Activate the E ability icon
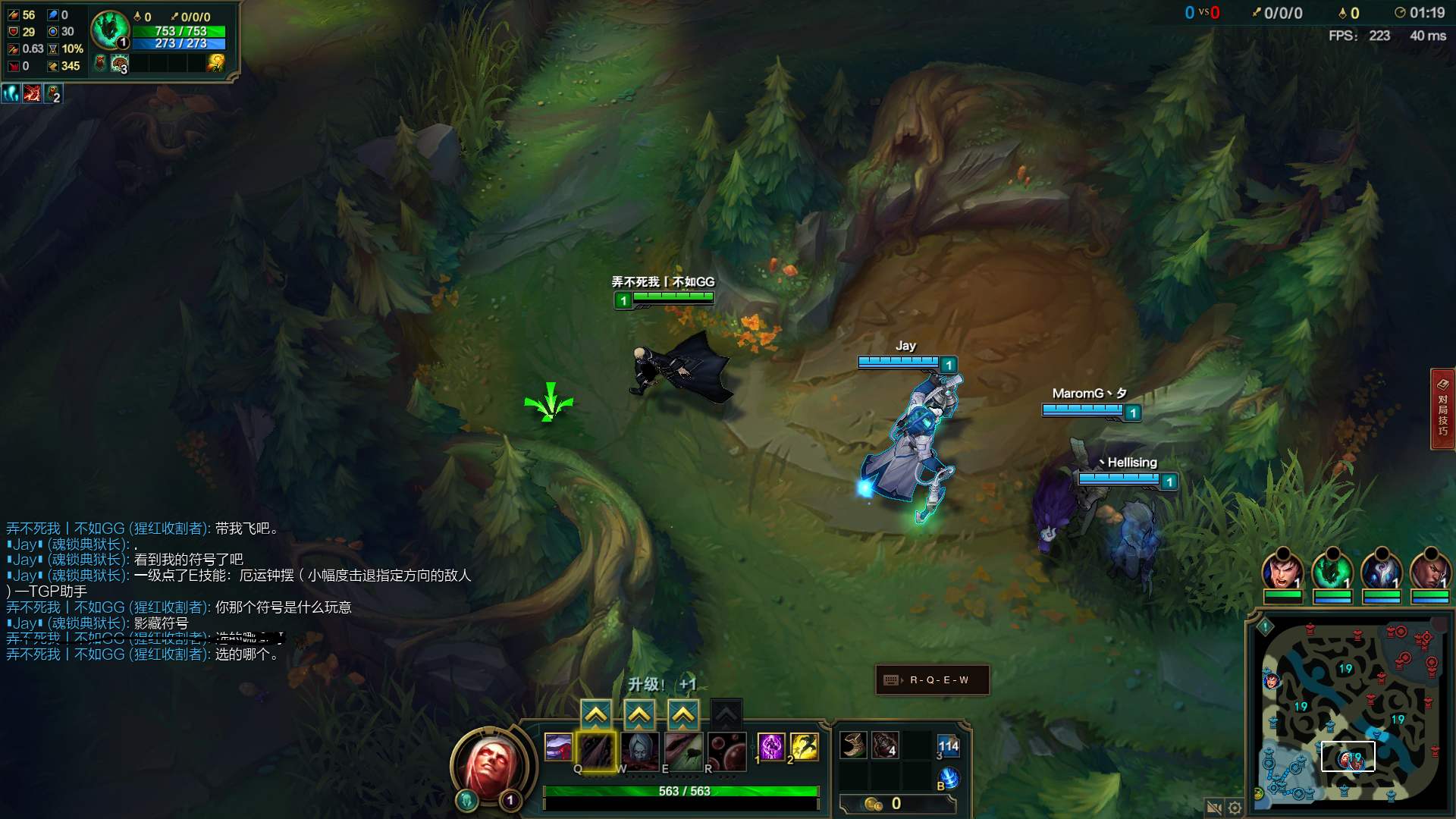Viewport: 1456px width, 819px height. 683,750
